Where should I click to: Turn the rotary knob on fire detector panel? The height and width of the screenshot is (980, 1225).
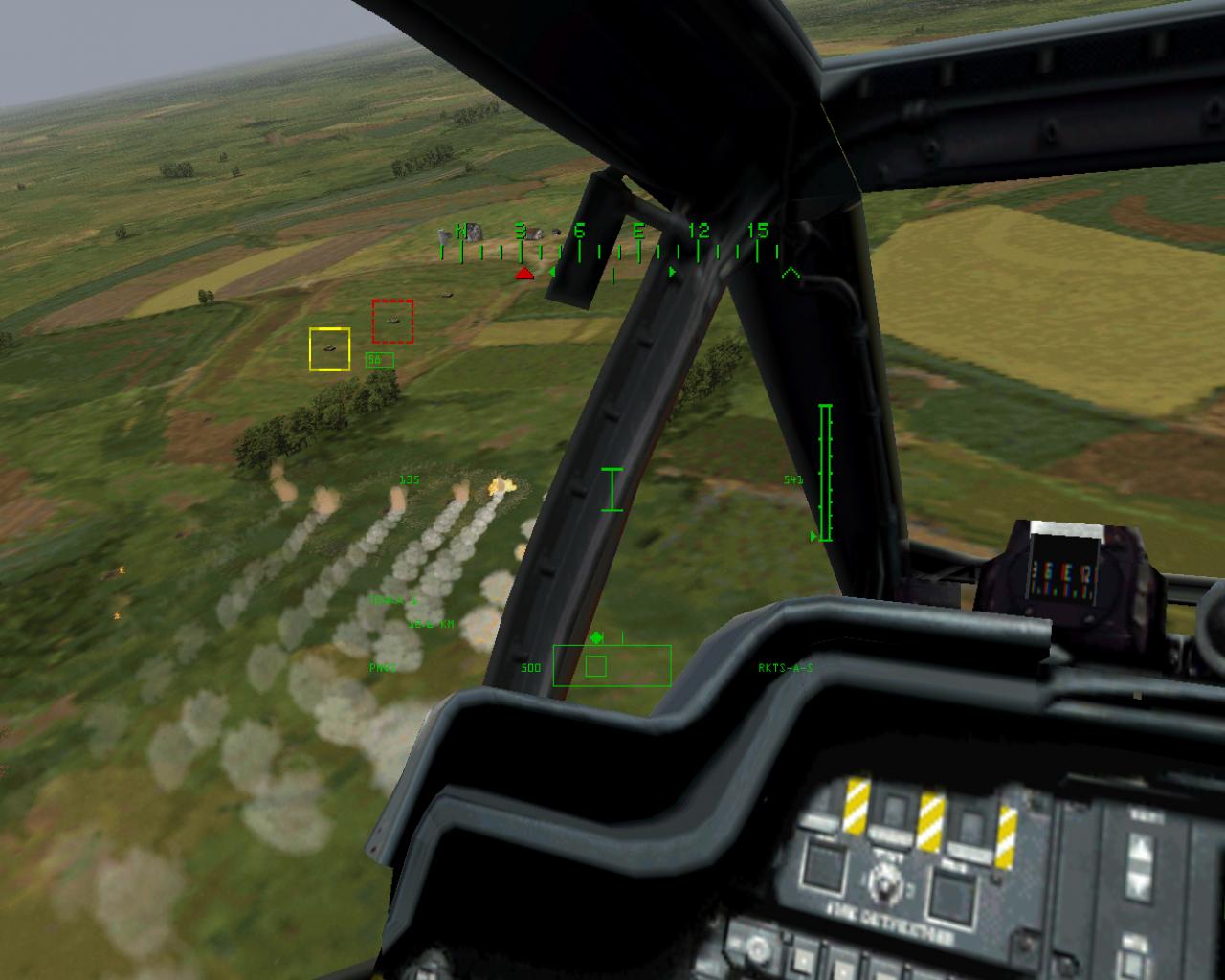point(885,882)
